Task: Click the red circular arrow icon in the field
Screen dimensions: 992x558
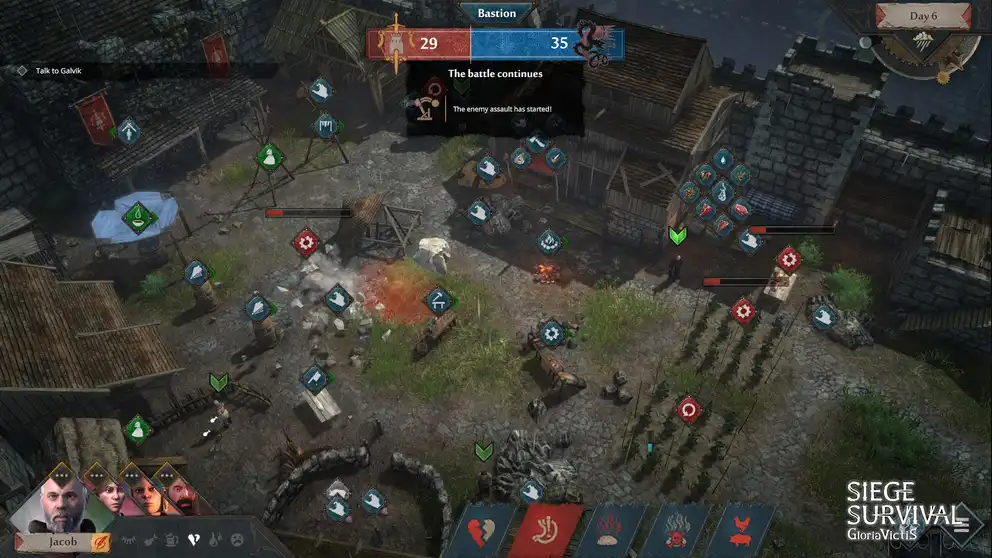Action: [688, 409]
